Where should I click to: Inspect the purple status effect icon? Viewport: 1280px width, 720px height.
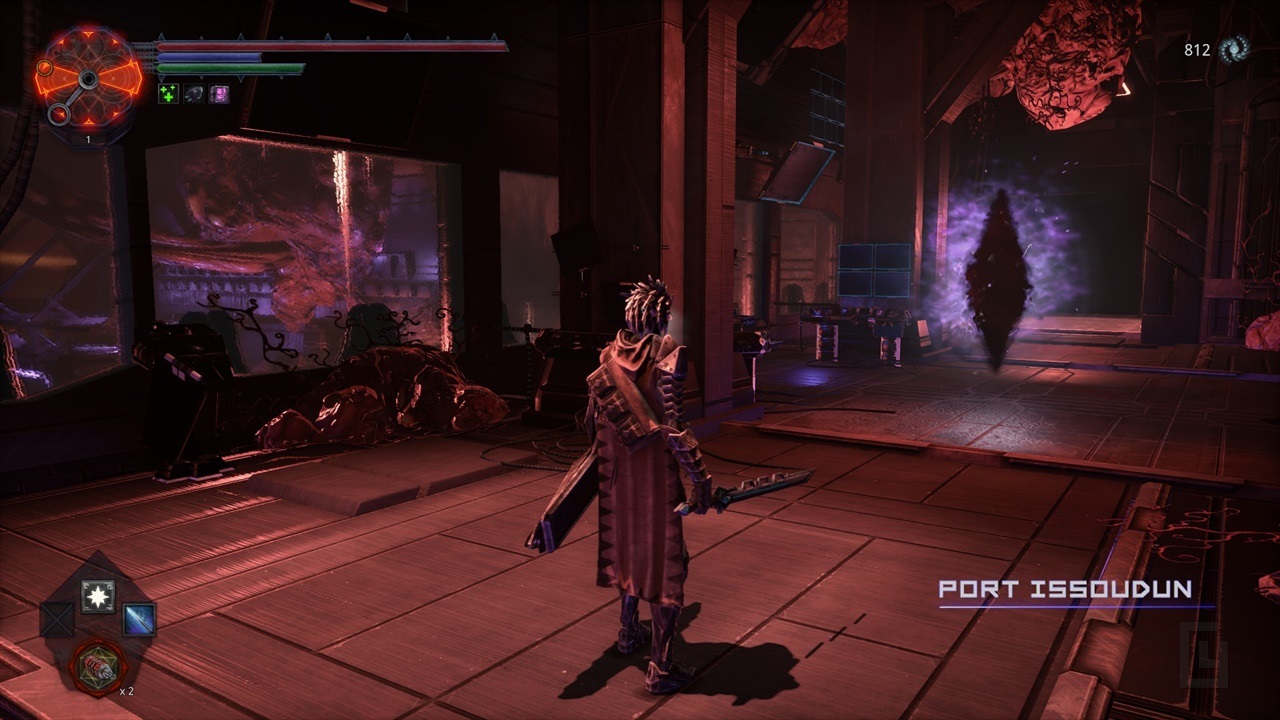tap(220, 94)
